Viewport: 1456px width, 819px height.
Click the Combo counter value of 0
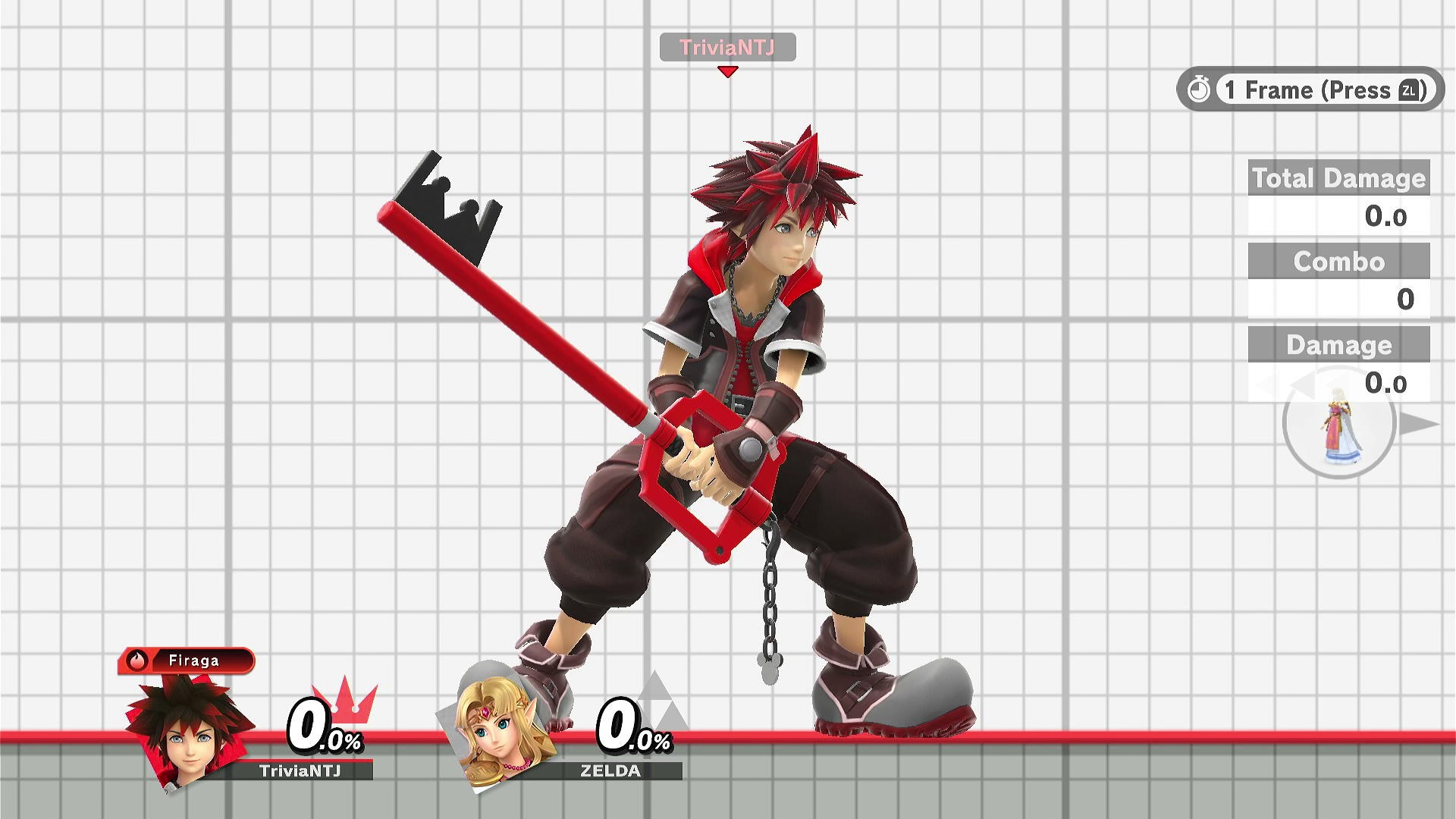point(1403,300)
